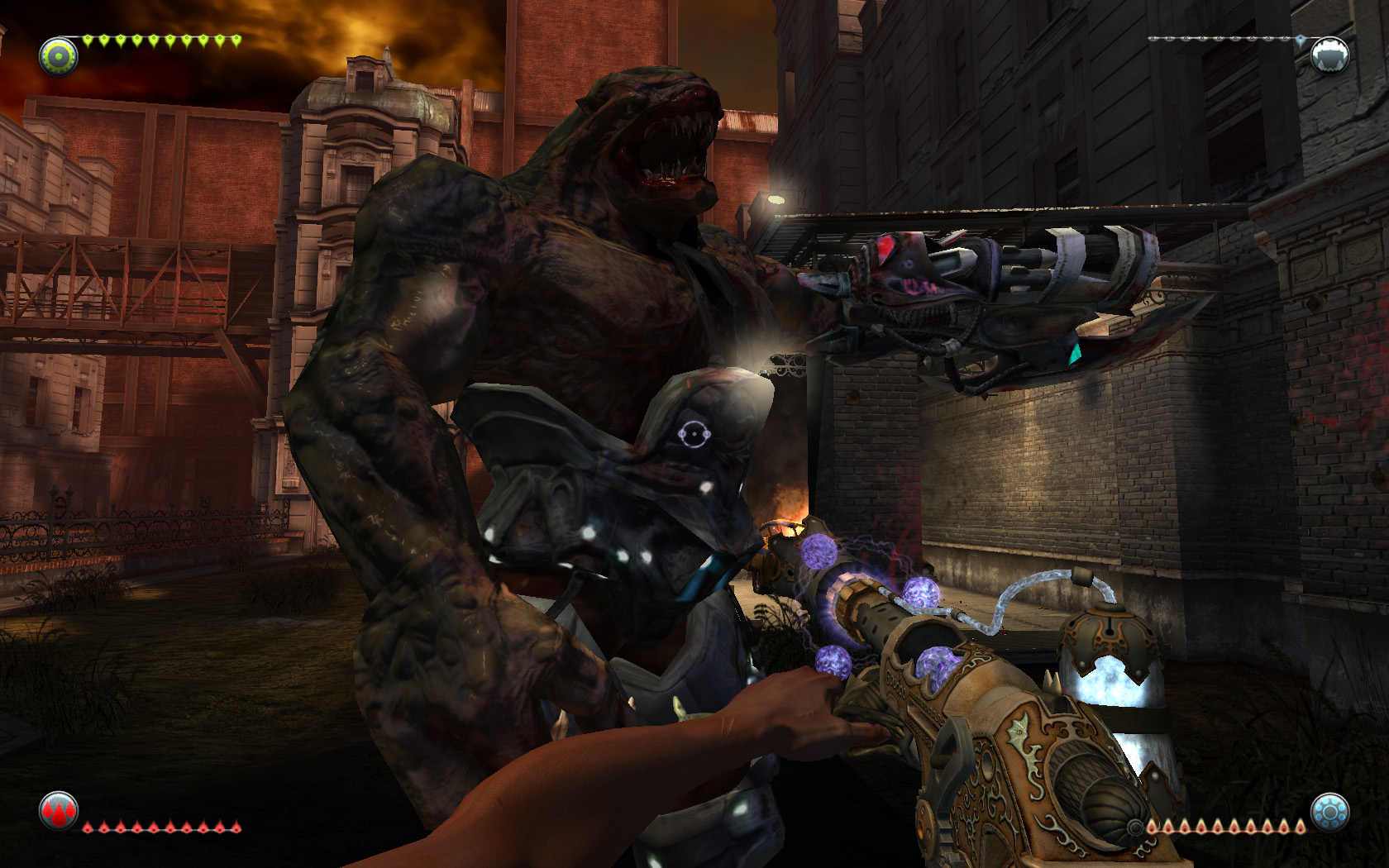Click the green ring icon
1389x868 pixels.
coord(59,56)
